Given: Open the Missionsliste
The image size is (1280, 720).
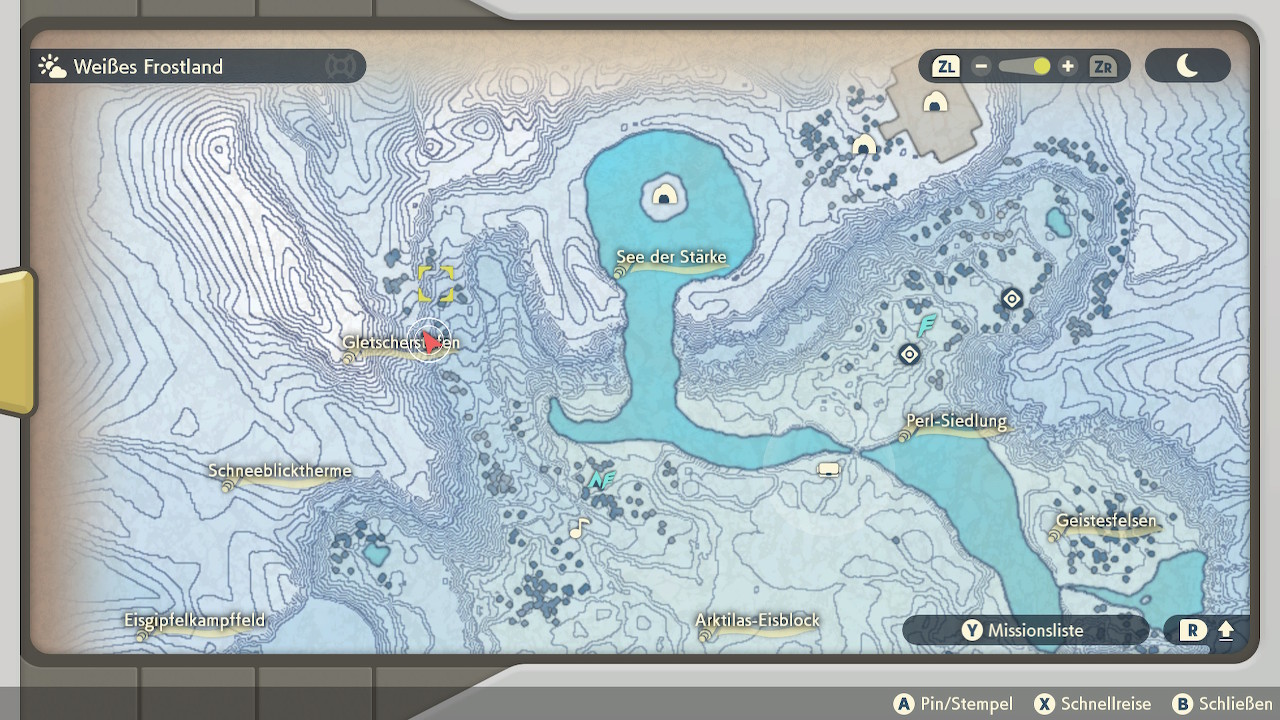Looking at the screenshot, I should click(1023, 630).
